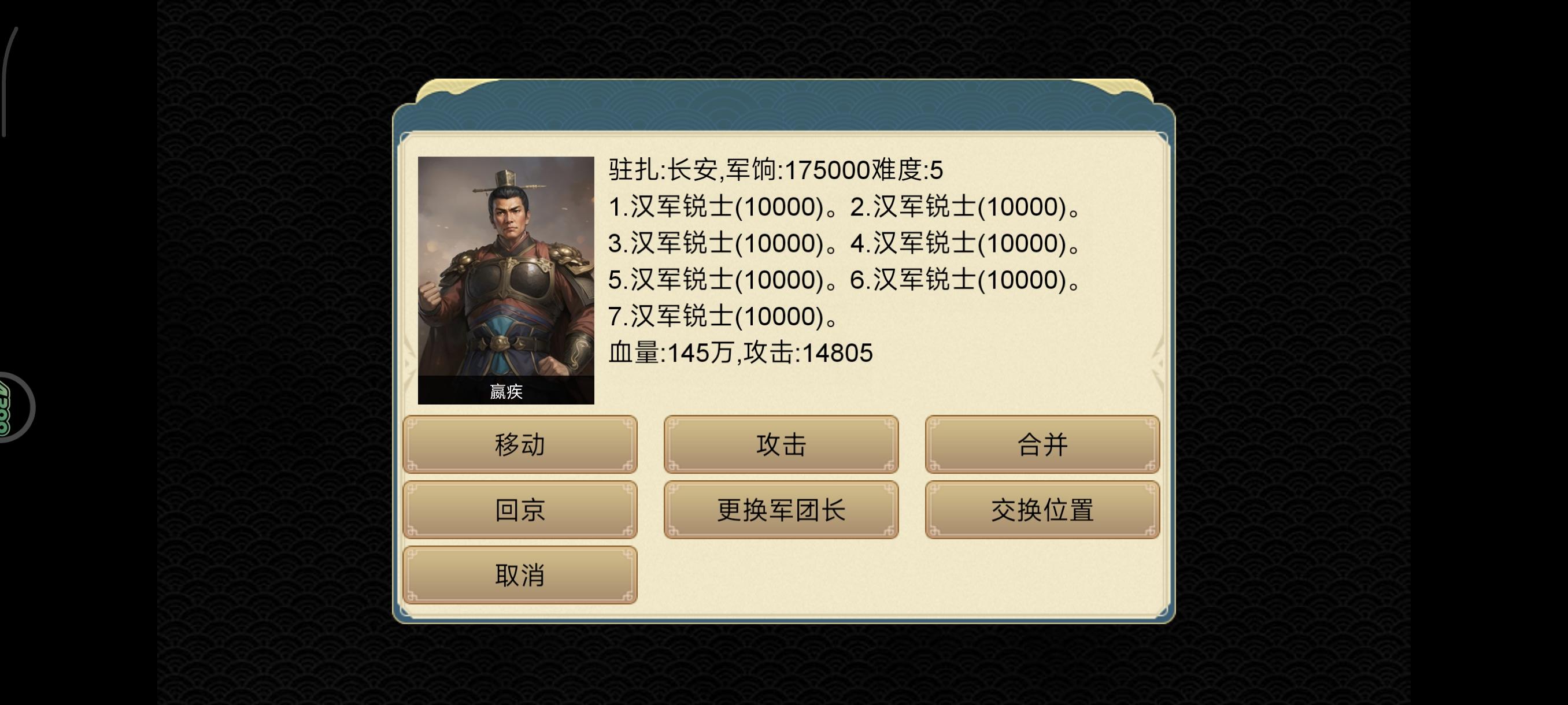Choose 合并 to merge armies
Screen dimensions: 1568x705
click(x=1042, y=446)
